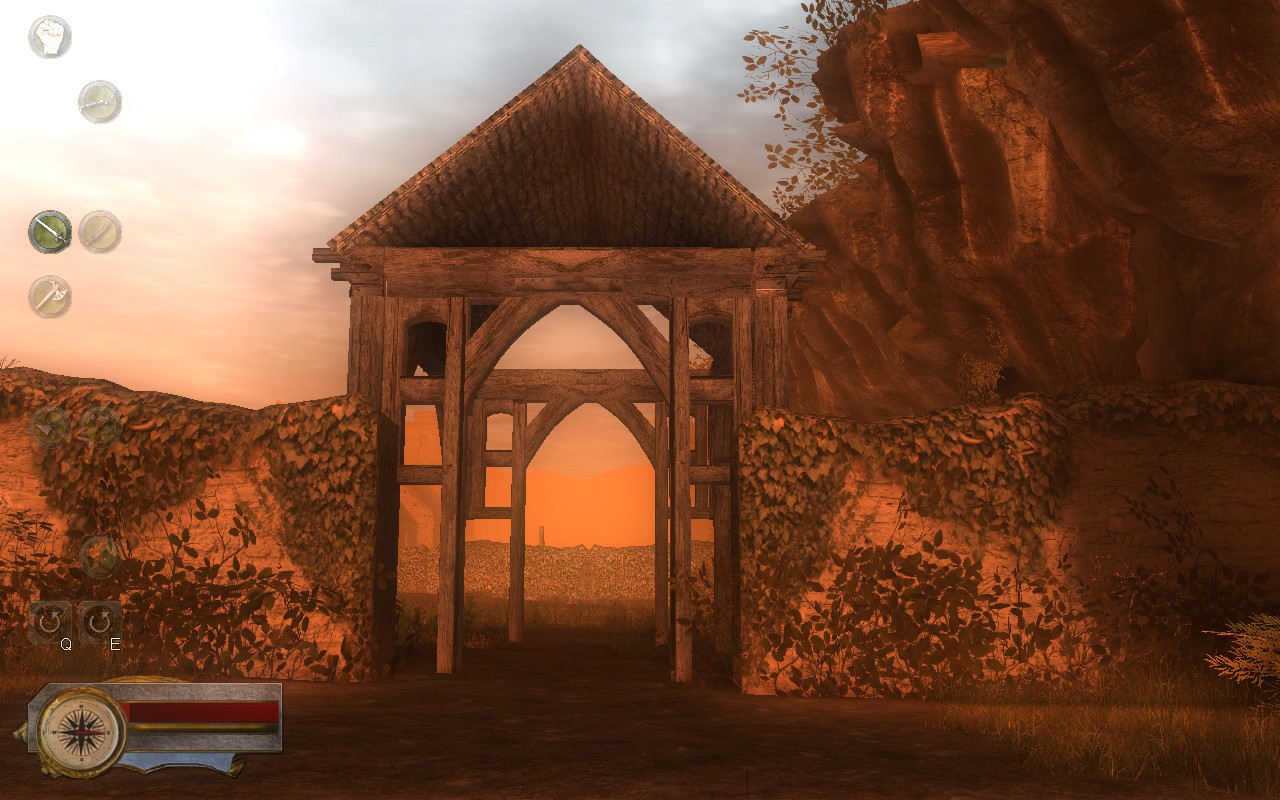
Task: Toggle the right rotate arrow above E
Action: pos(99,622)
